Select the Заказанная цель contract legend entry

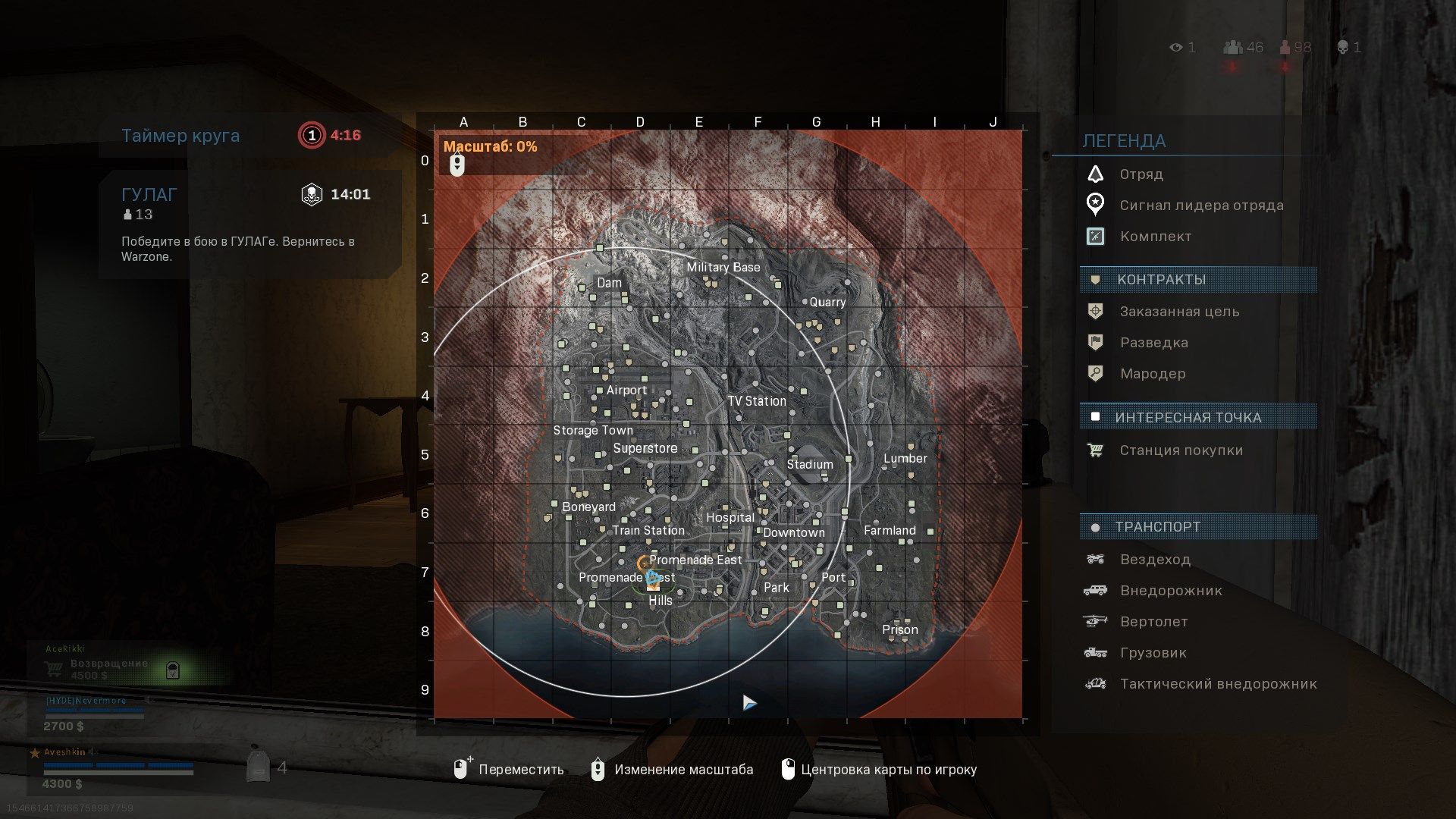pyautogui.click(x=1179, y=312)
